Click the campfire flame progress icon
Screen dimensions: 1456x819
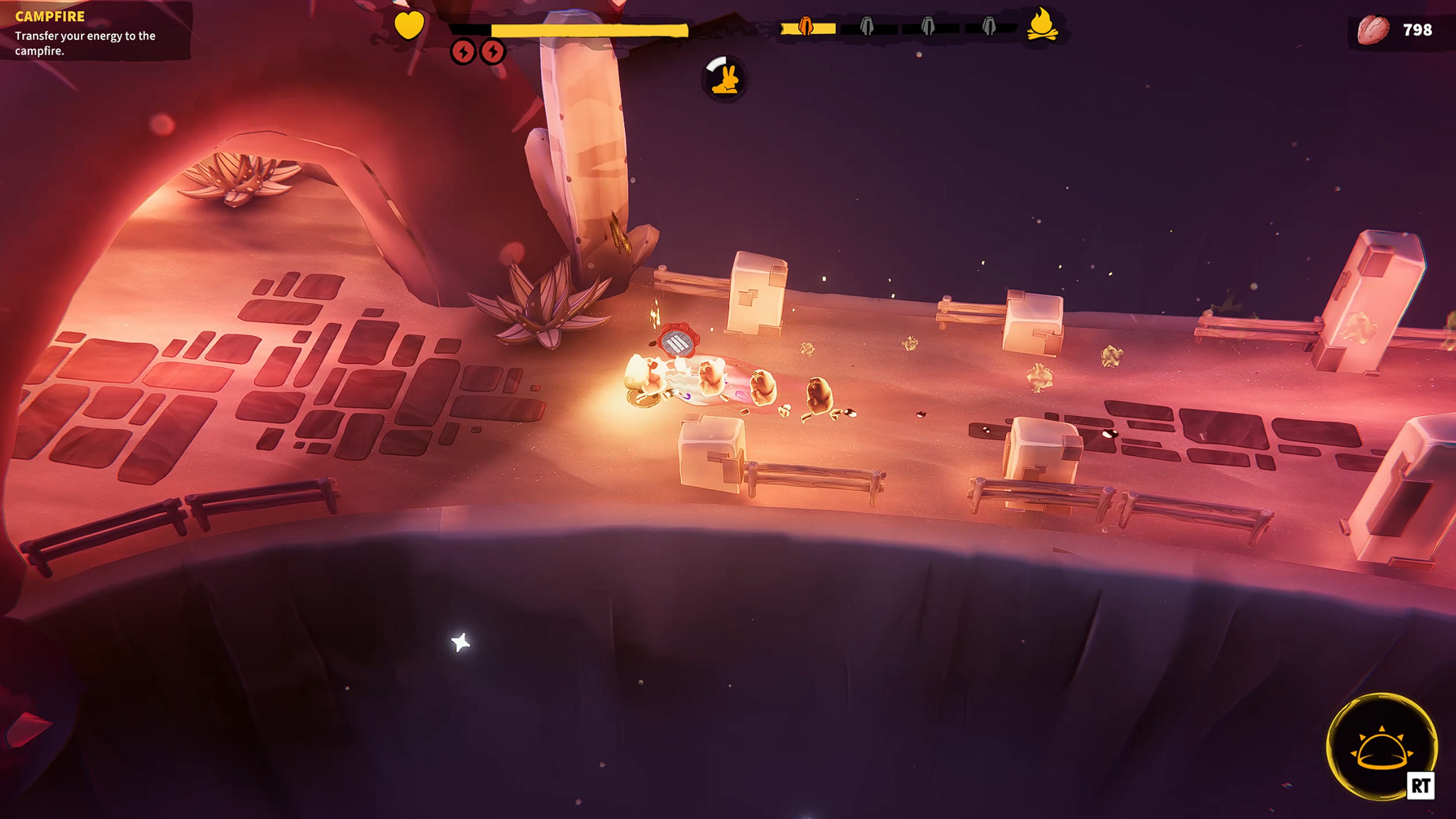pos(1042,26)
